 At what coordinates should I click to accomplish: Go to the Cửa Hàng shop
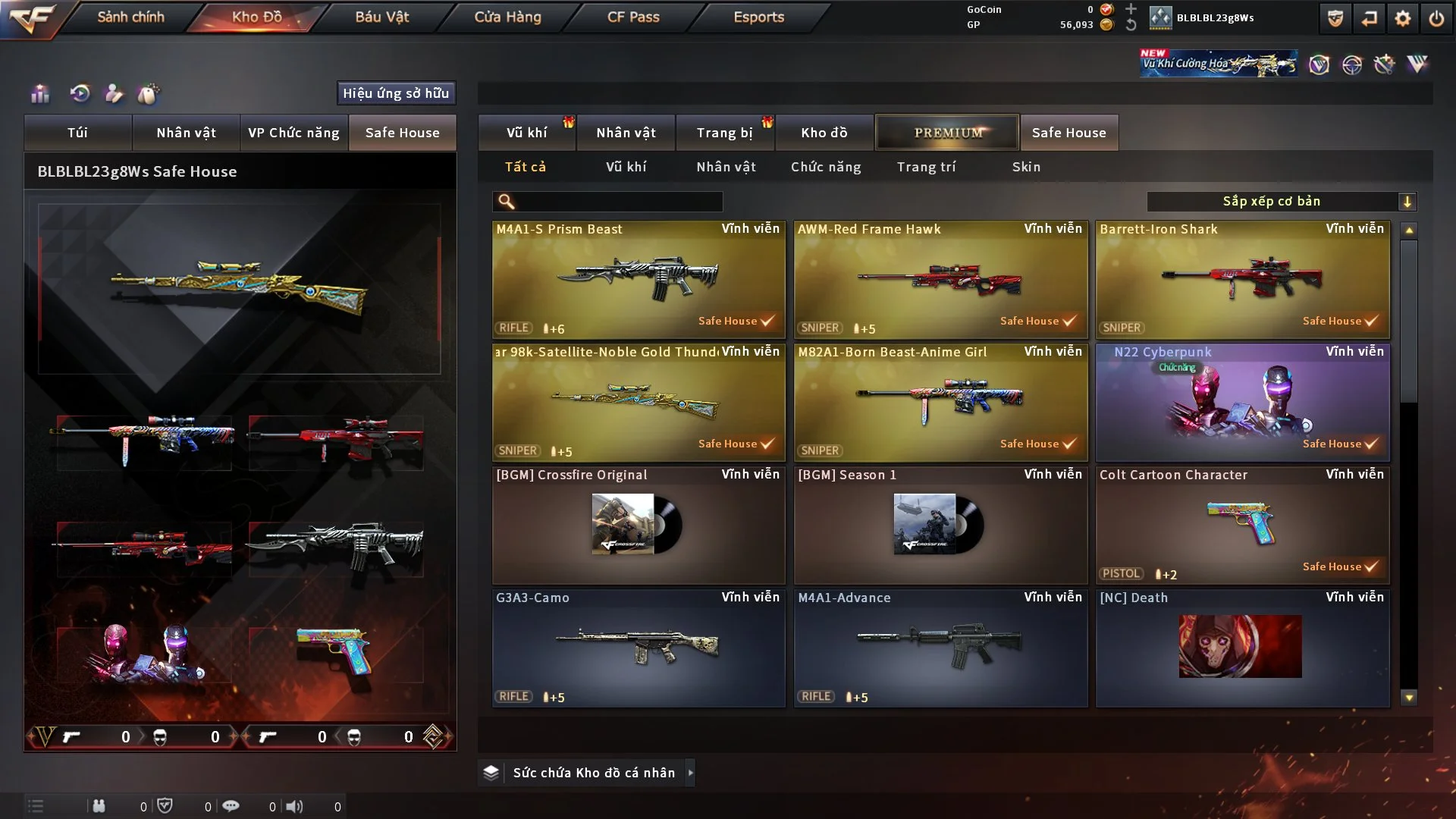click(x=507, y=17)
